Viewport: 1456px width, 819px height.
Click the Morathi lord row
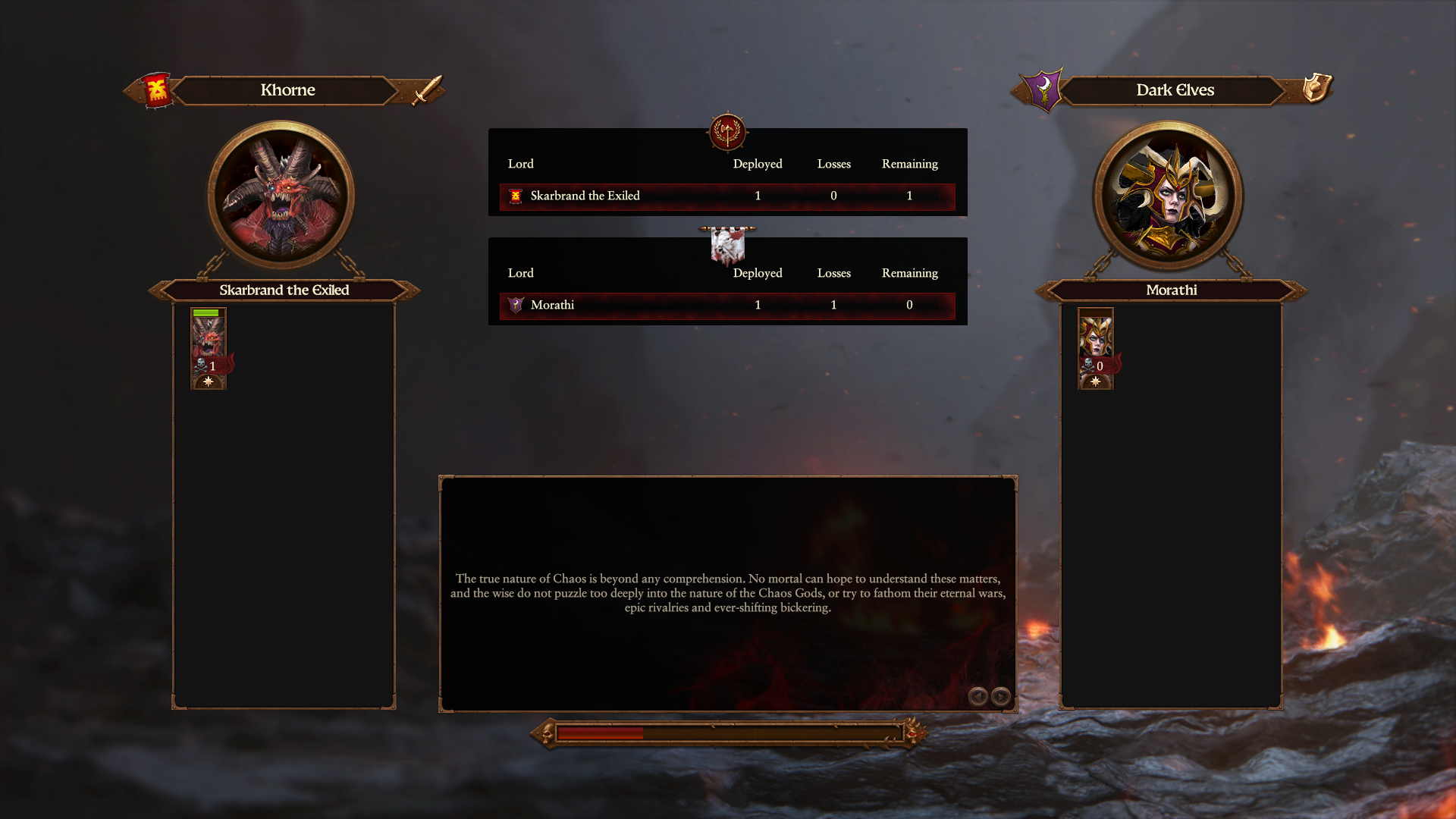point(726,305)
